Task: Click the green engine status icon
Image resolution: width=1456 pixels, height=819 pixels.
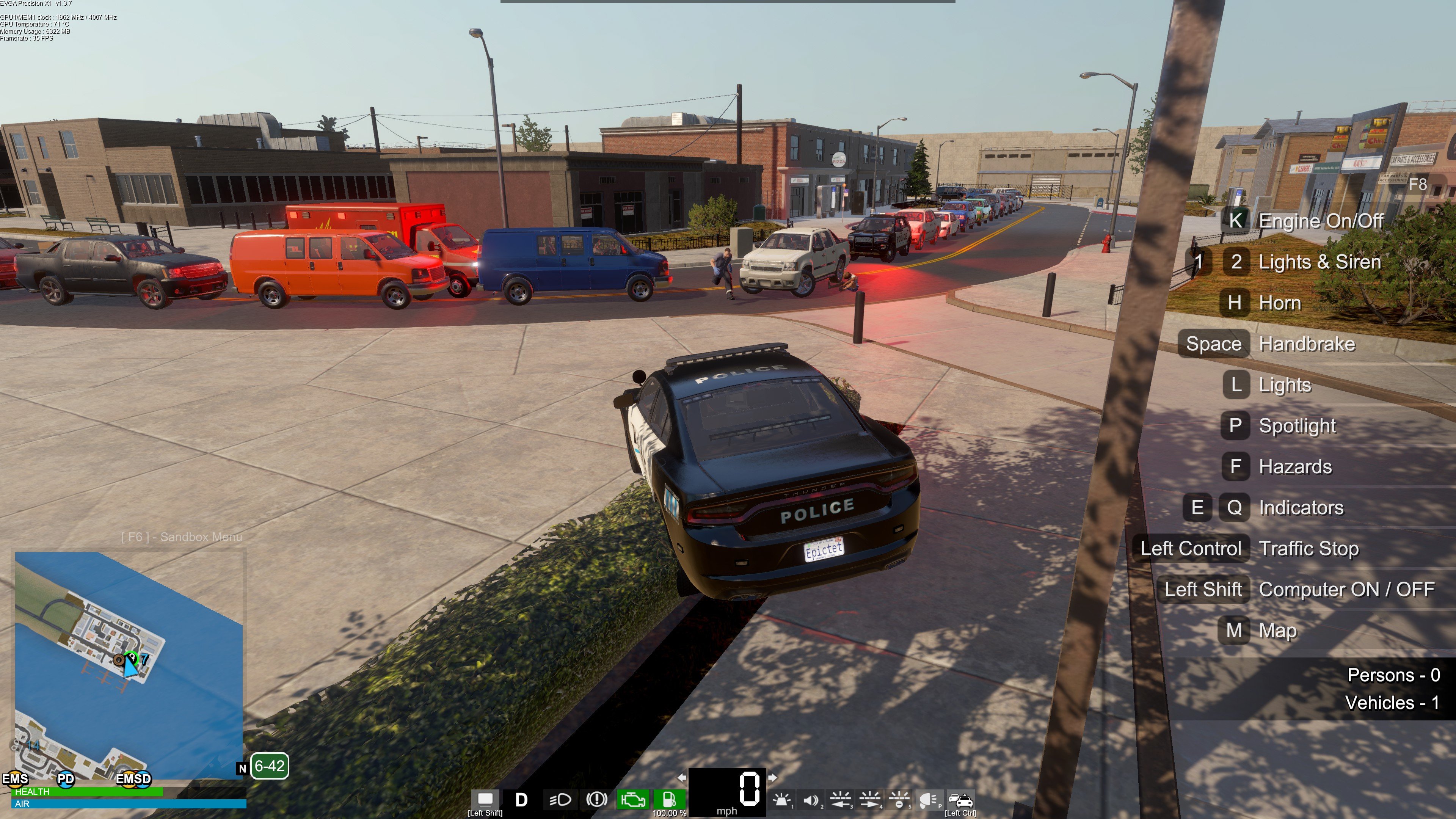Action: (632, 800)
